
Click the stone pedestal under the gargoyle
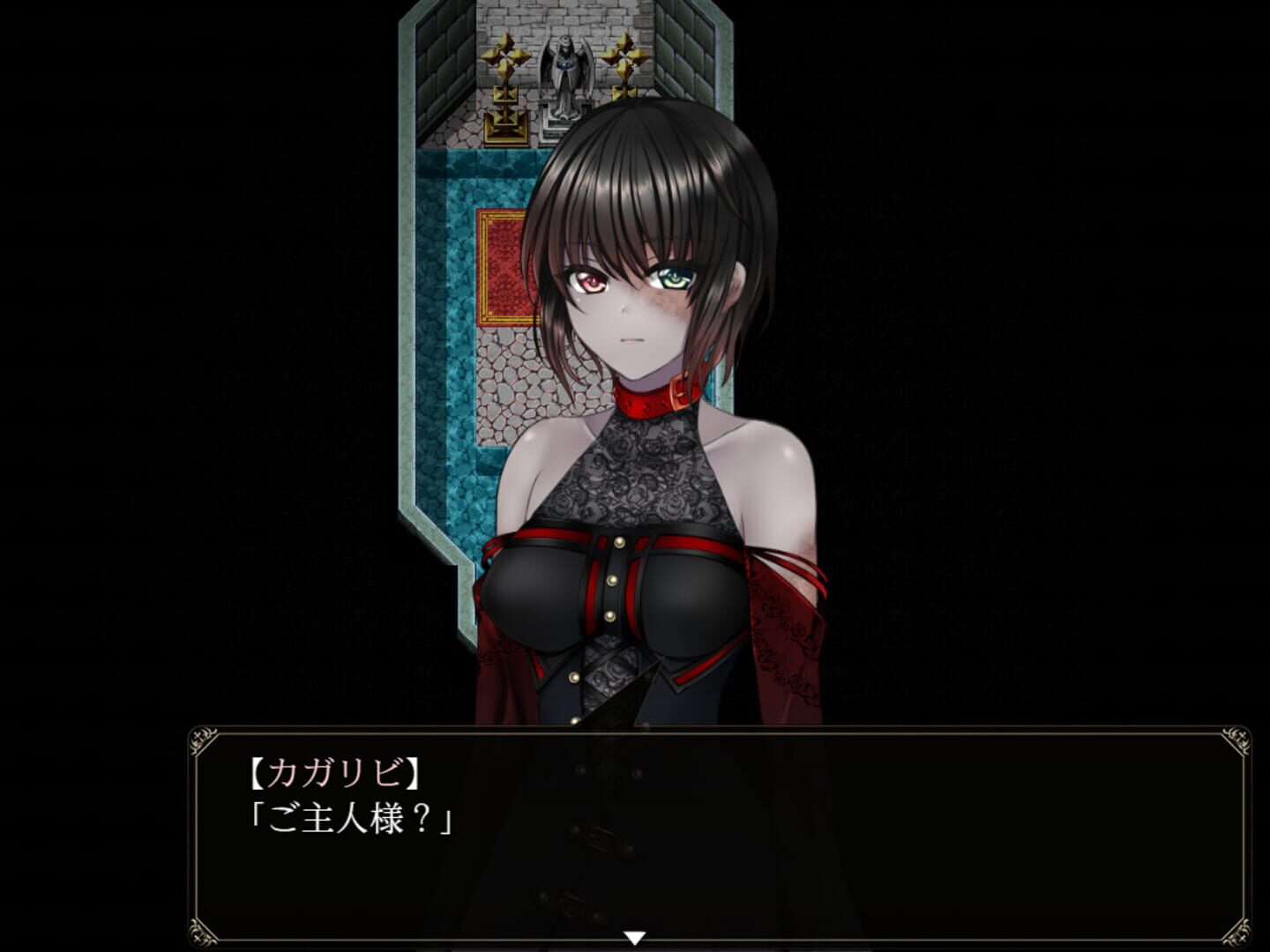(564, 119)
